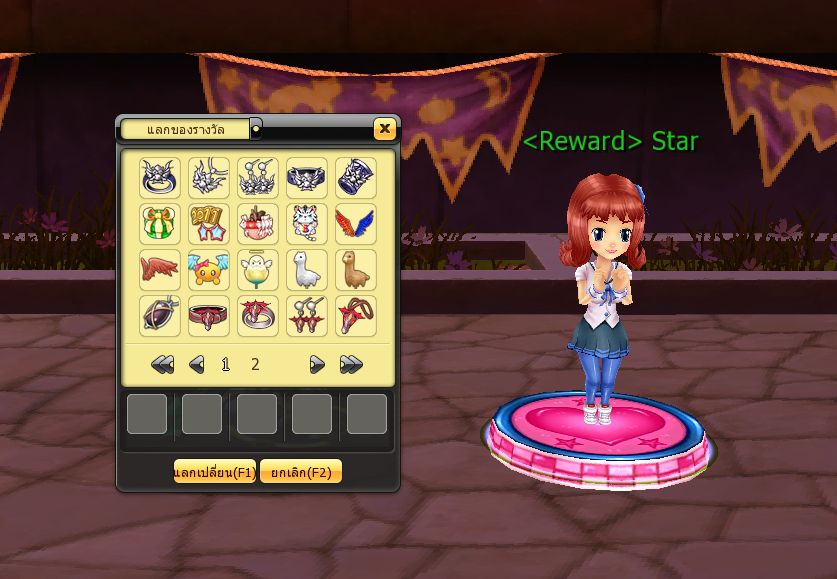Screen dimensions: 837x579
Task: Choose the brown alpaca pet
Action: pyautogui.click(x=355, y=270)
